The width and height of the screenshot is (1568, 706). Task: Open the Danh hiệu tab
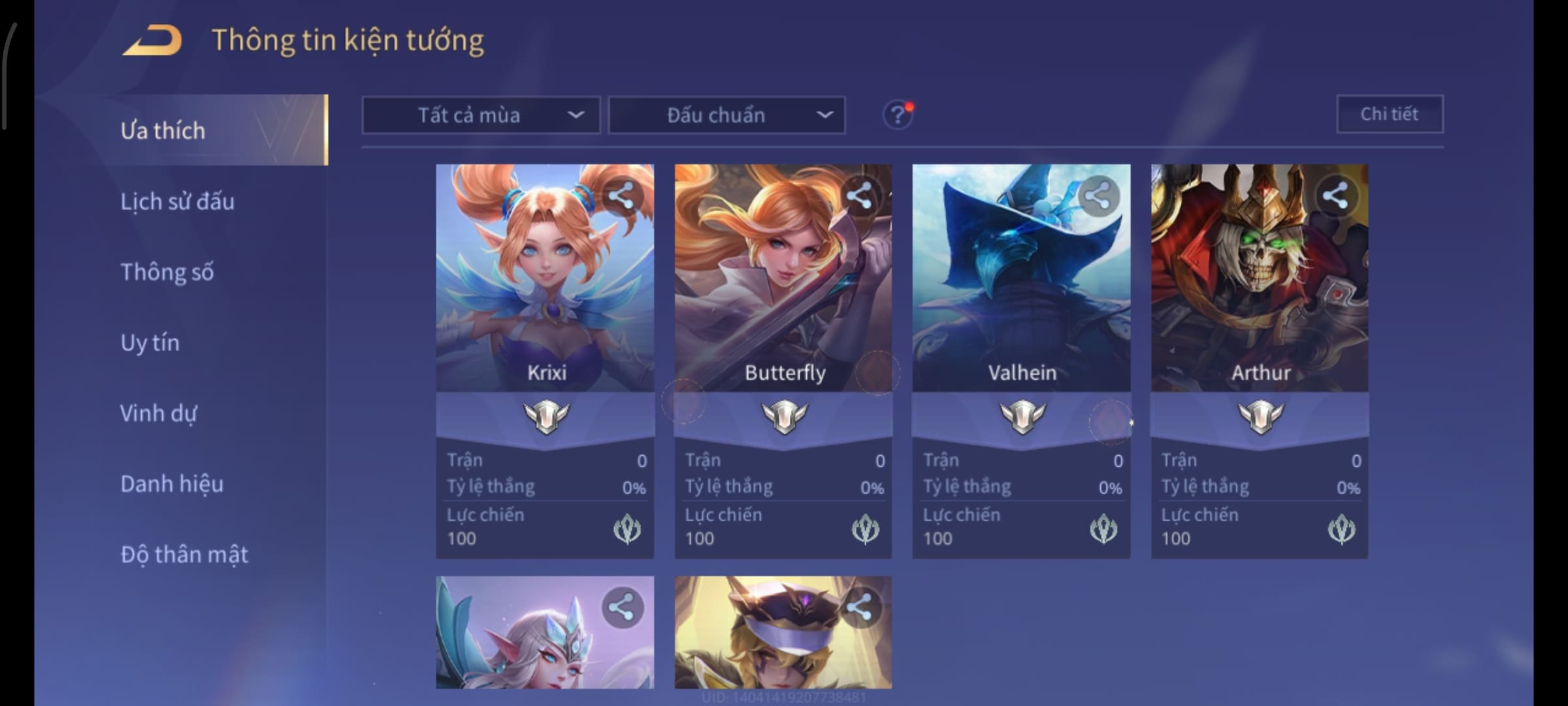click(x=172, y=484)
